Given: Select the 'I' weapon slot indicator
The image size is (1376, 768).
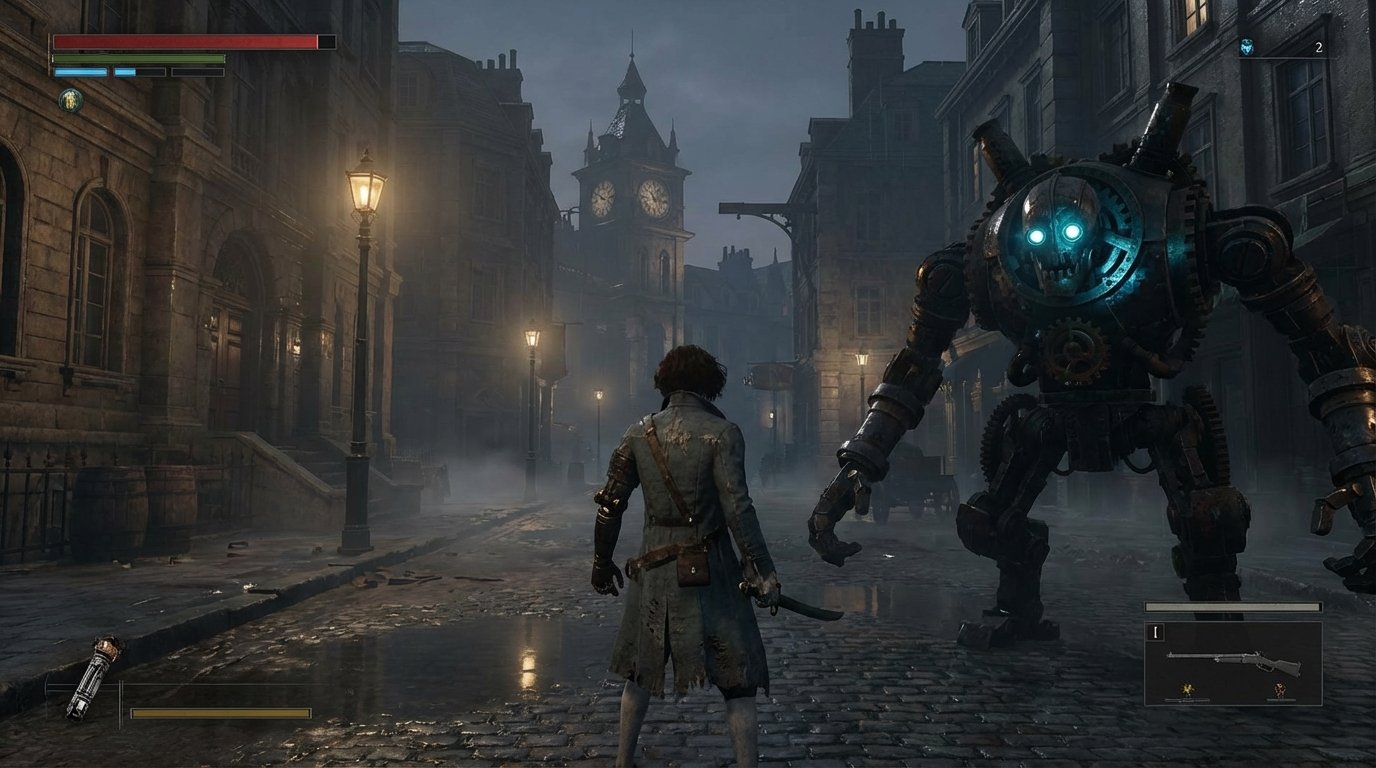Looking at the screenshot, I should click(x=1156, y=632).
